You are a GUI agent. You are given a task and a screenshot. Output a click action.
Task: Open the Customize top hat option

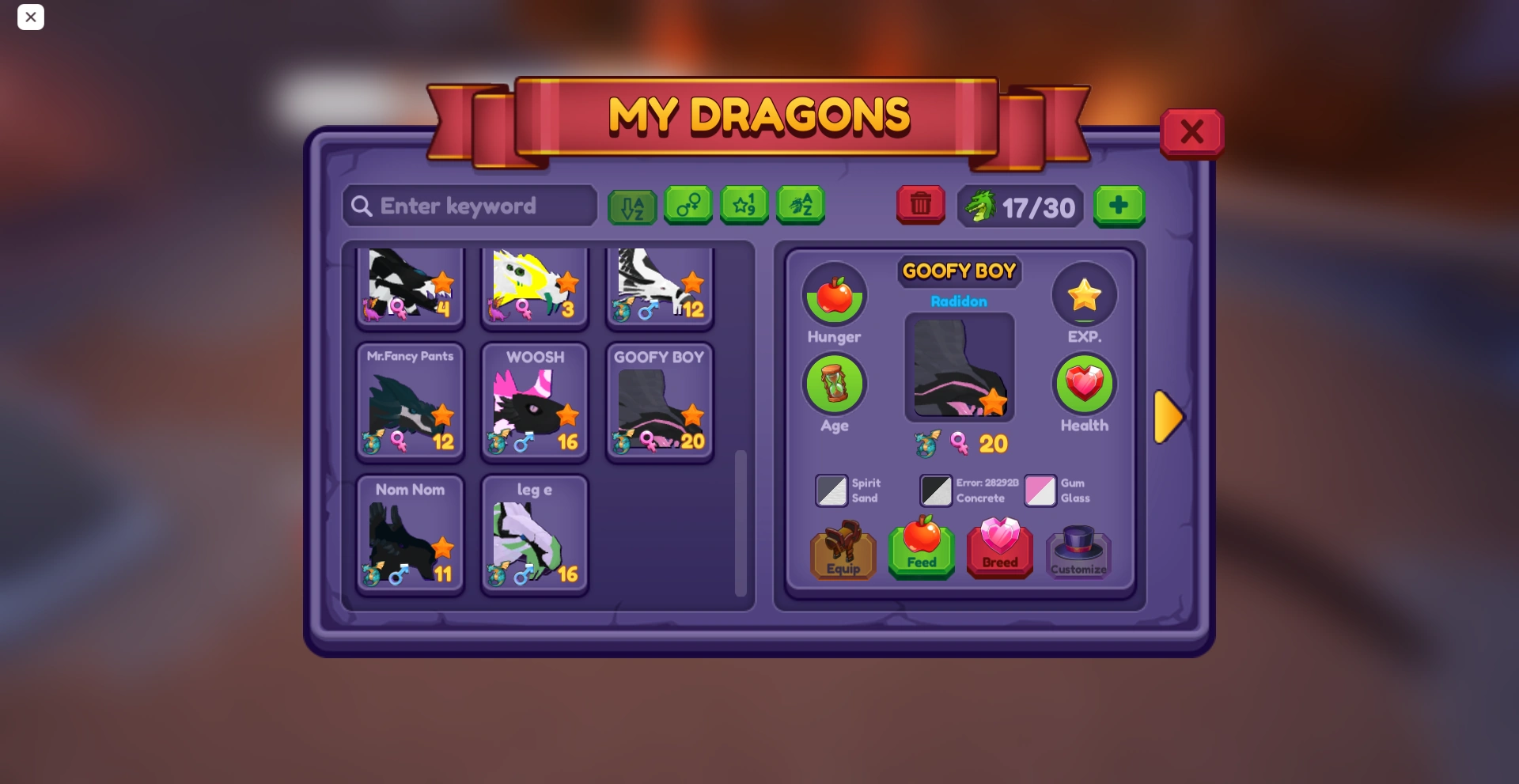(x=1079, y=551)
